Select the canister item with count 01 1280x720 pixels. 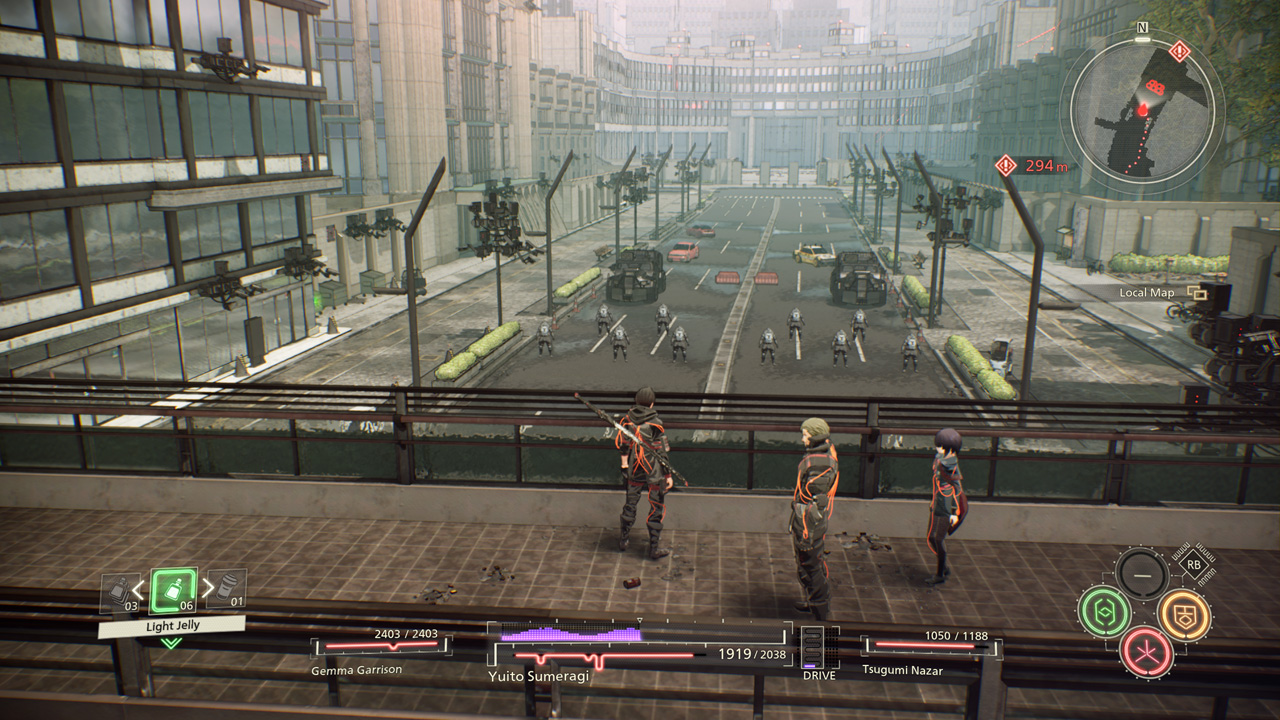228,590
